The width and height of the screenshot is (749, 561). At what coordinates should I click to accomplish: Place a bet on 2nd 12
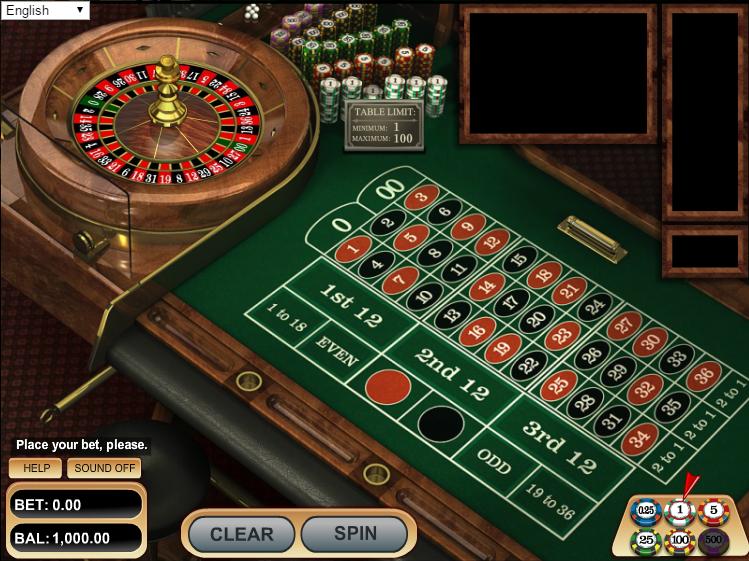tap(450, 374)
